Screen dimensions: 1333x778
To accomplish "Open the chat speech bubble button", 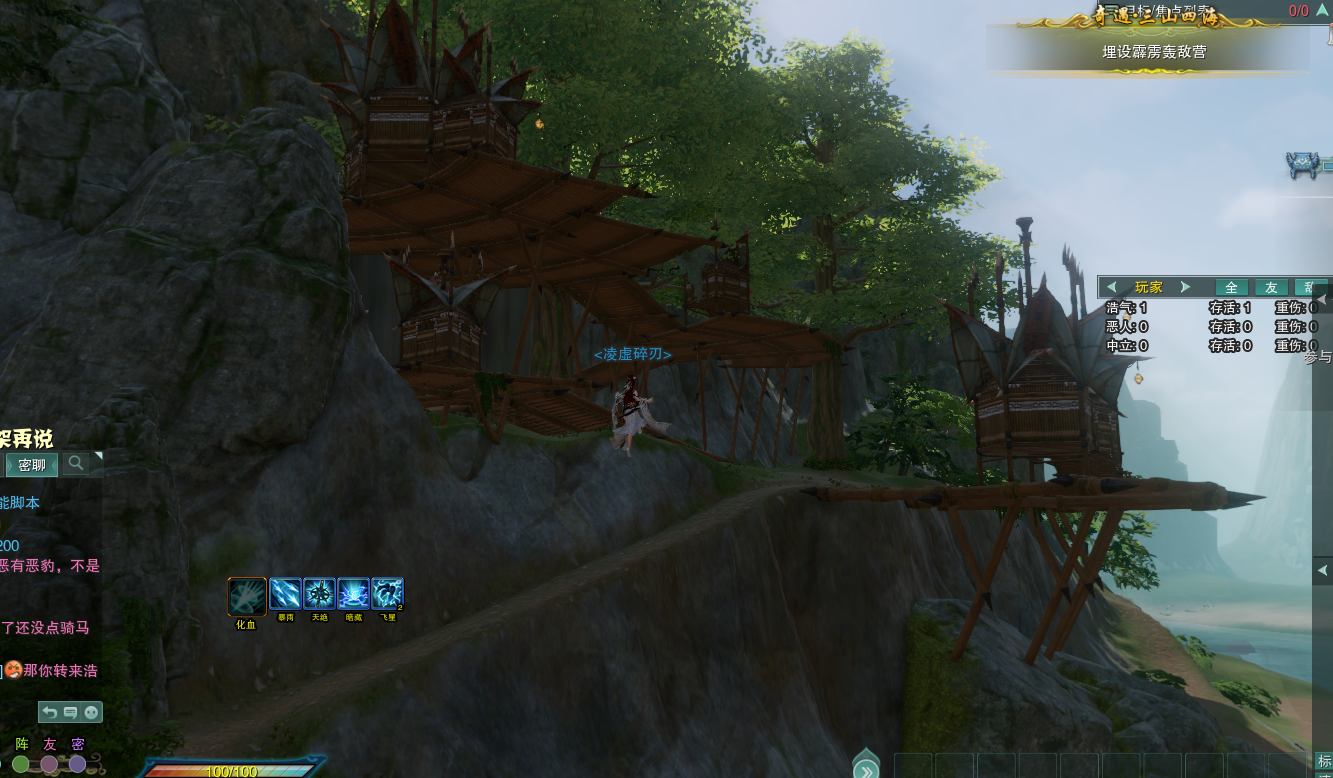I will click(70, 712).
